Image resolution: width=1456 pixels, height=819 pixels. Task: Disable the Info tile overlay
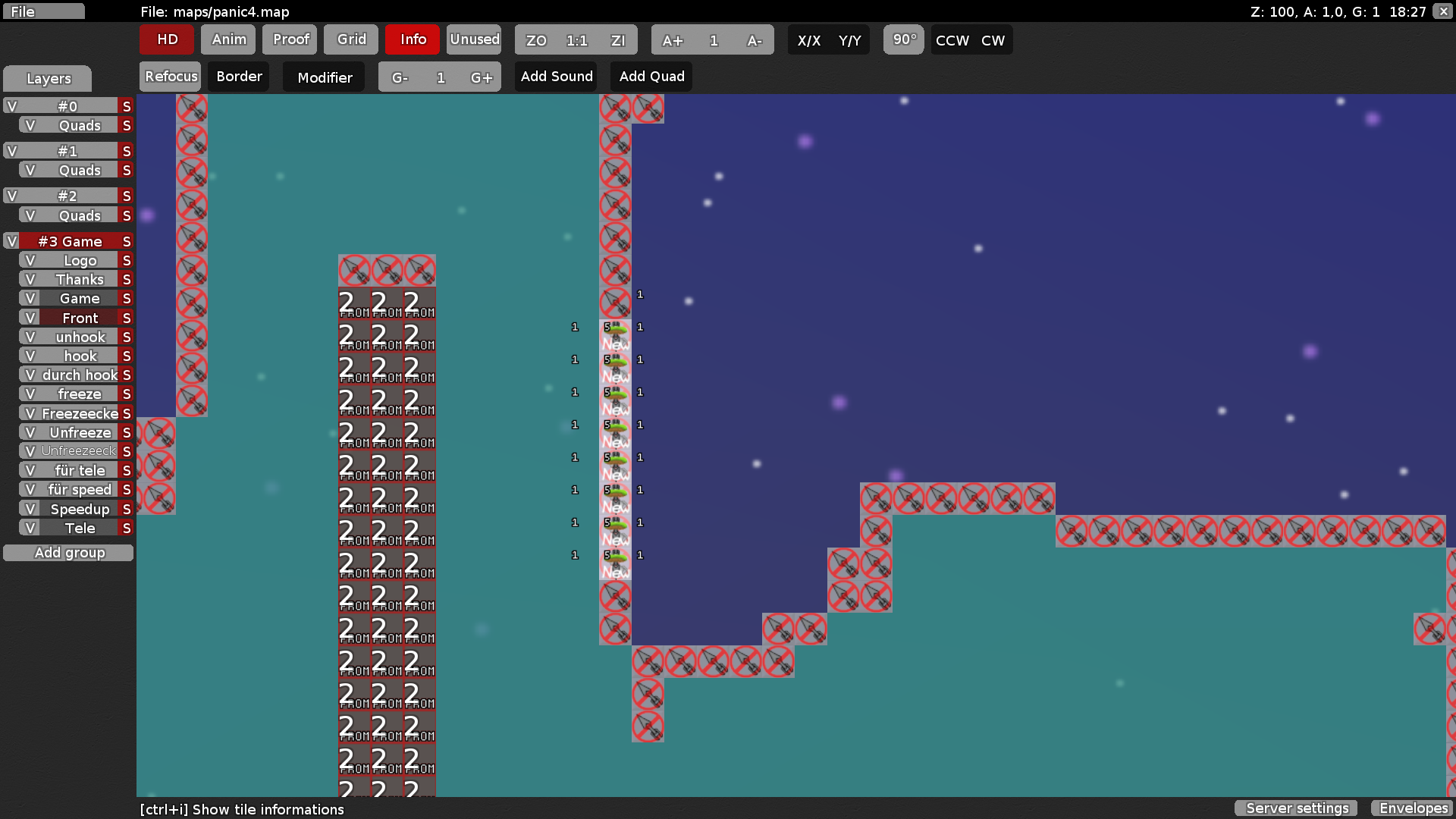[x=412, y=39]
